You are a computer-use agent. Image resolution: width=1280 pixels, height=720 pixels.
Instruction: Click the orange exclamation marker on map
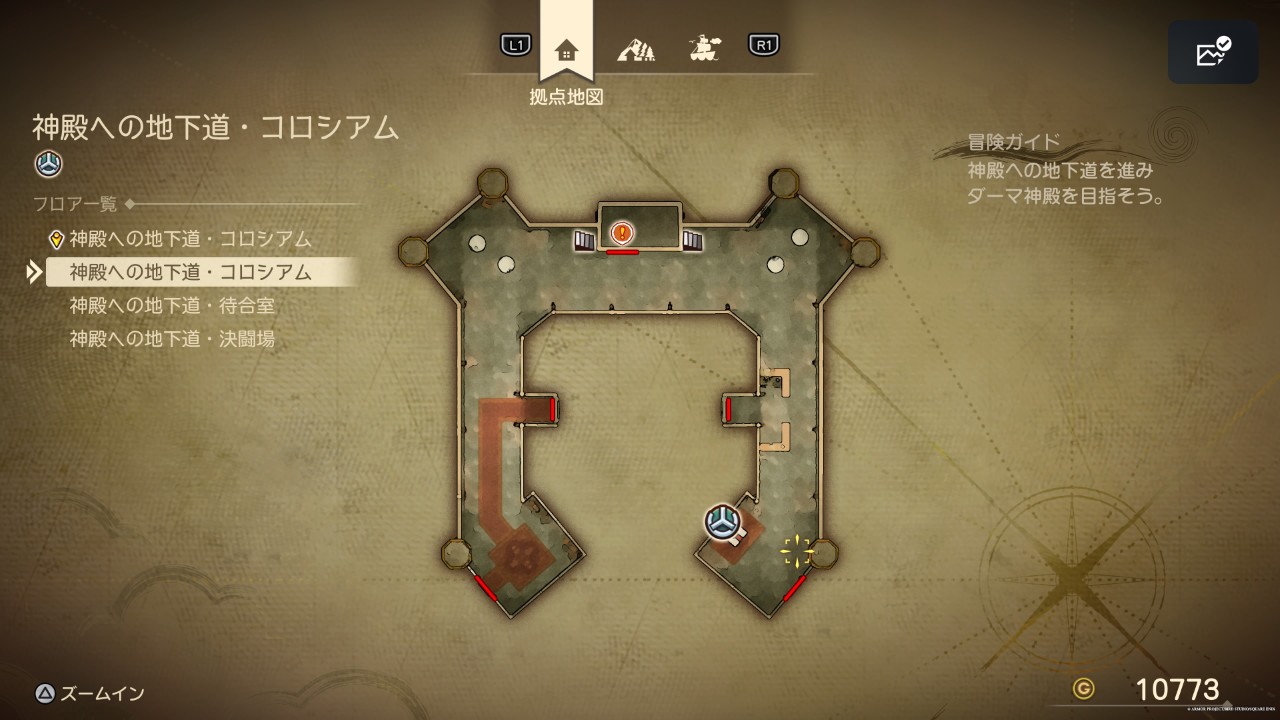pyautogui.click(x=622, y=234)
